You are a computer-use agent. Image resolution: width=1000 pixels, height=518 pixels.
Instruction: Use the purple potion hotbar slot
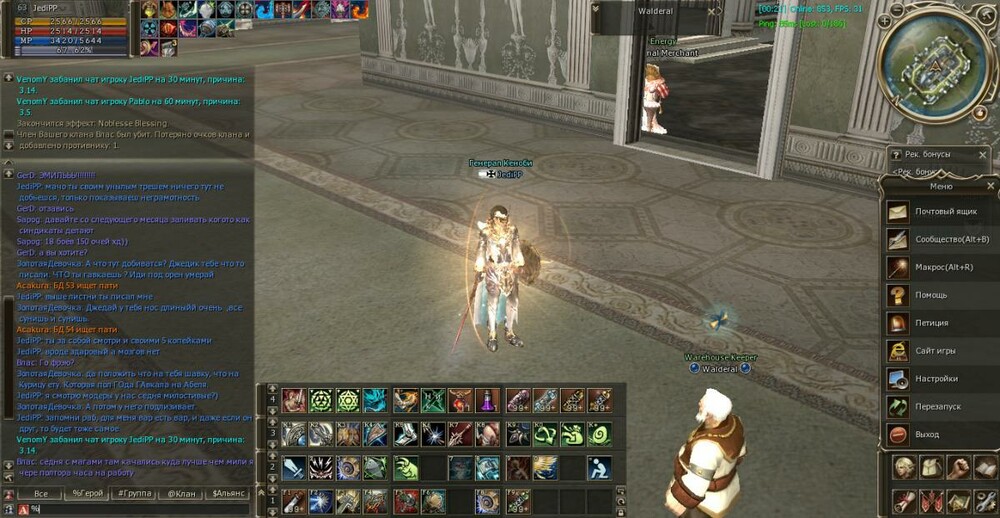click(486, 400)
